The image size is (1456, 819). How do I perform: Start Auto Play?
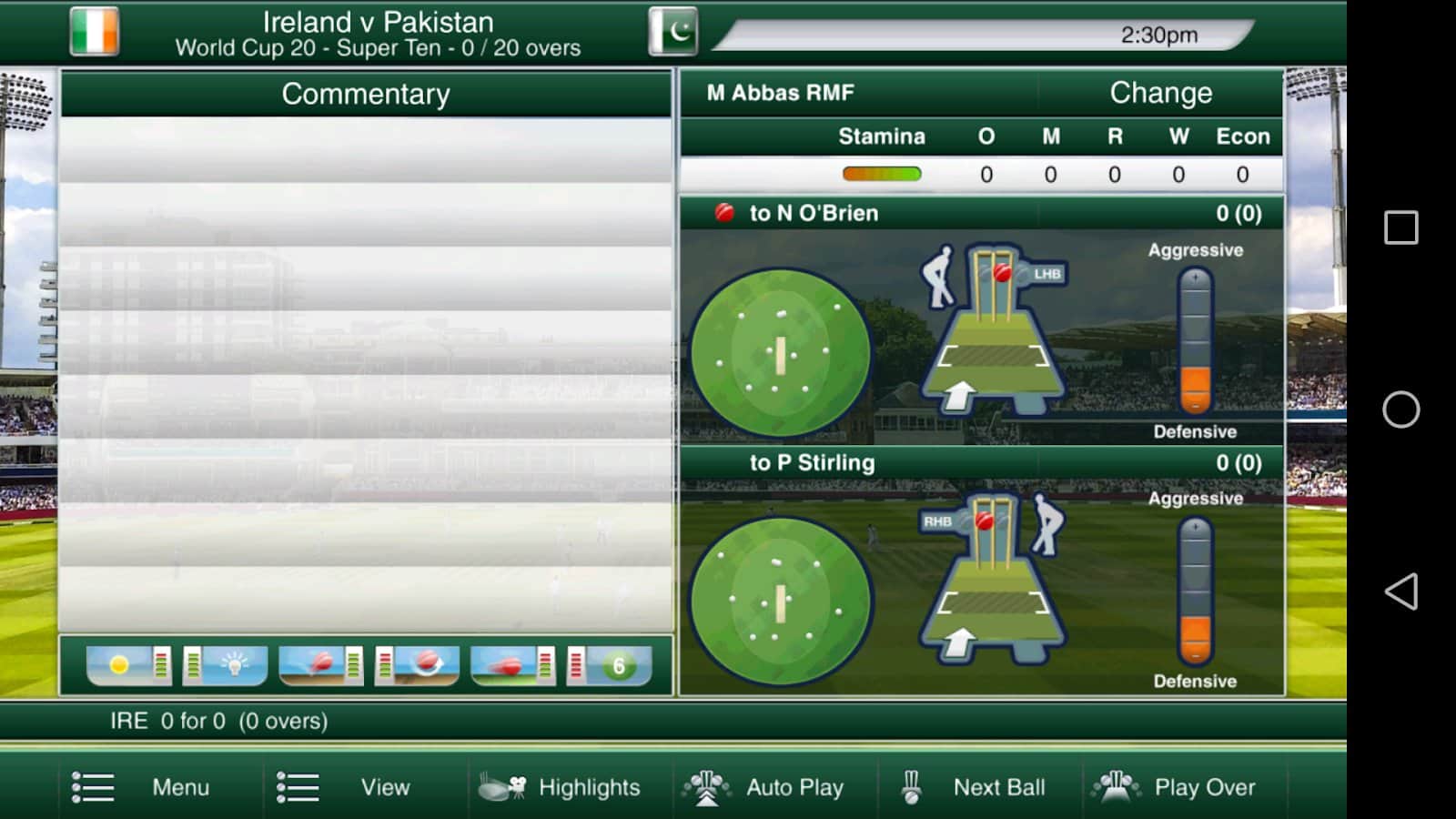pyautogui.click(x=764, y=787)
